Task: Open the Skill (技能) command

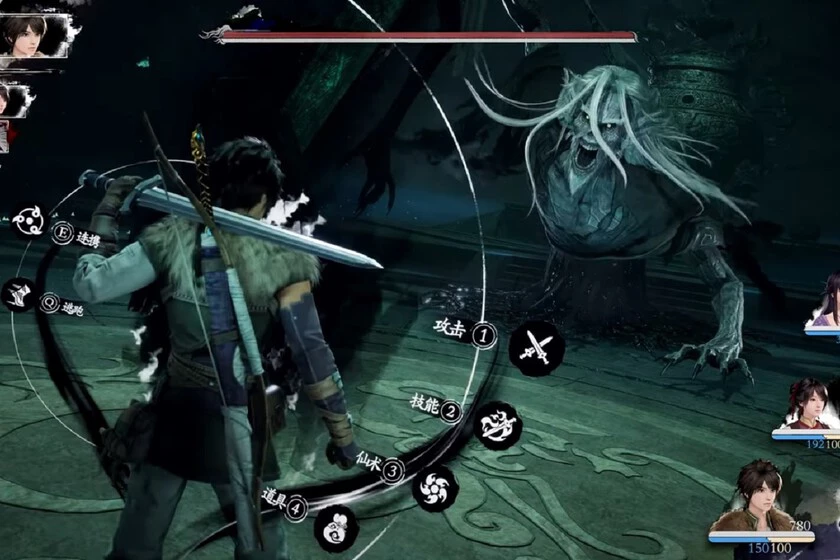Action: (x=497, y=426)
